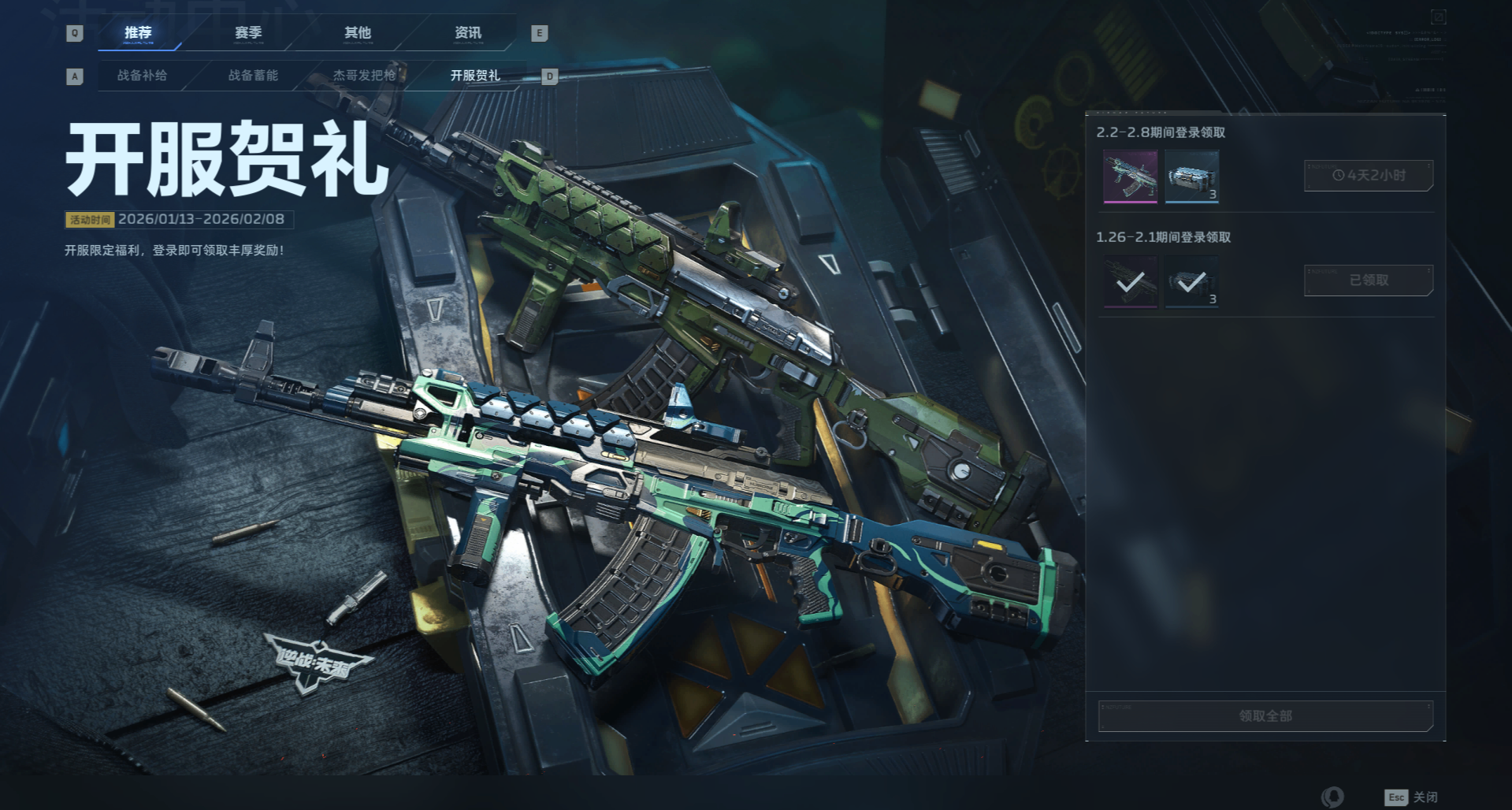The image size is (1512, 810).
Task: Click the small square icon at top-right
Action: point(1438,17)
